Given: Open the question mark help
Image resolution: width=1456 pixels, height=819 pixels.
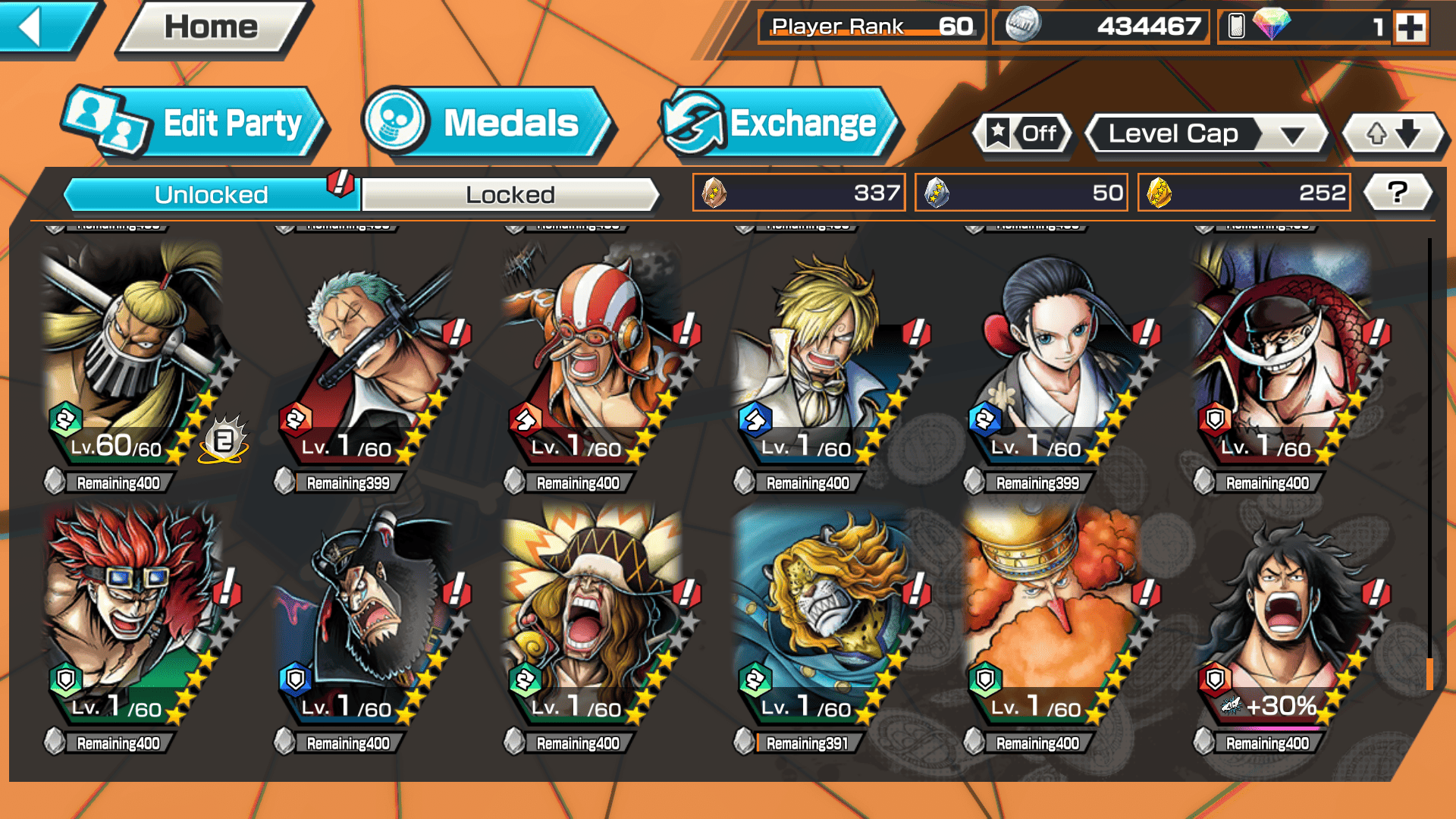Looking at the screenshot, I should (1397, 193).
